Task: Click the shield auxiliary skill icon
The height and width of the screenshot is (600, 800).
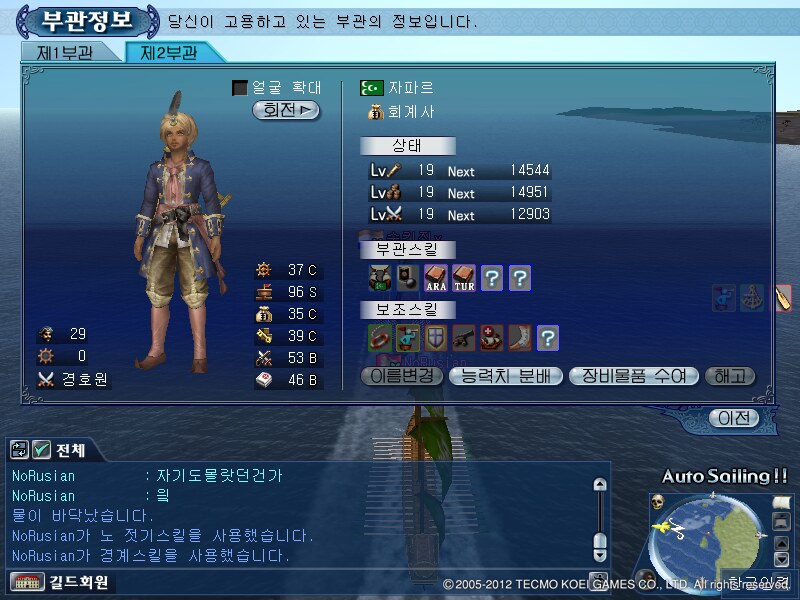Action: 435,337
